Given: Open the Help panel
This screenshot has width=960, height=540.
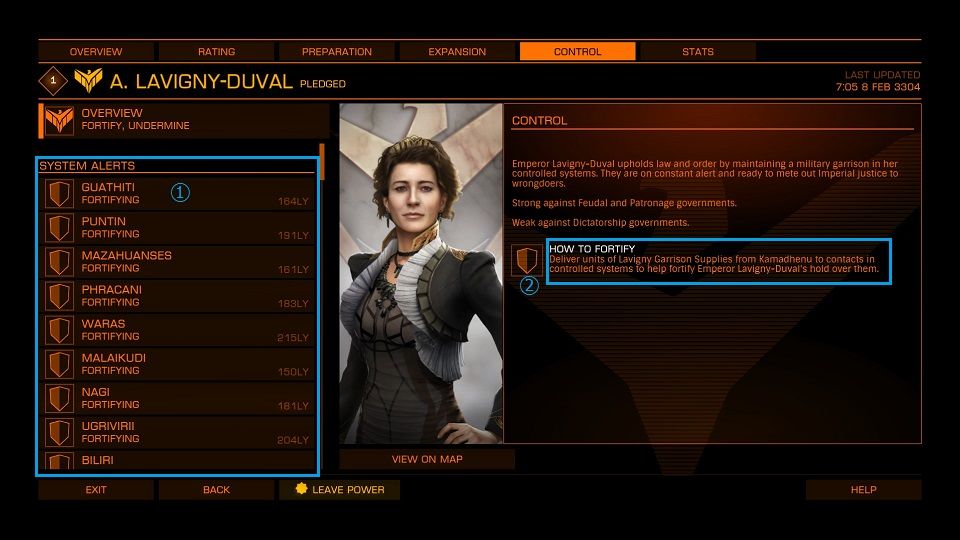Looking at the screenshot, I should click(863, 490).
